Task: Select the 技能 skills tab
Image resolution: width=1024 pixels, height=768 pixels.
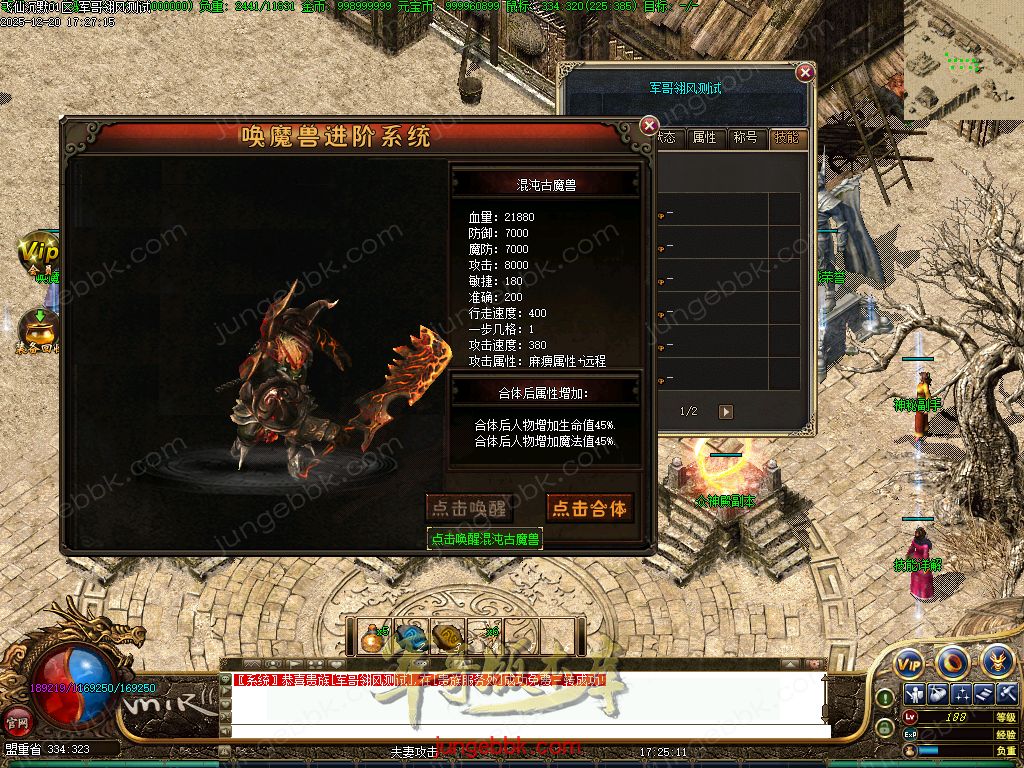Action: tap(786, 138)
